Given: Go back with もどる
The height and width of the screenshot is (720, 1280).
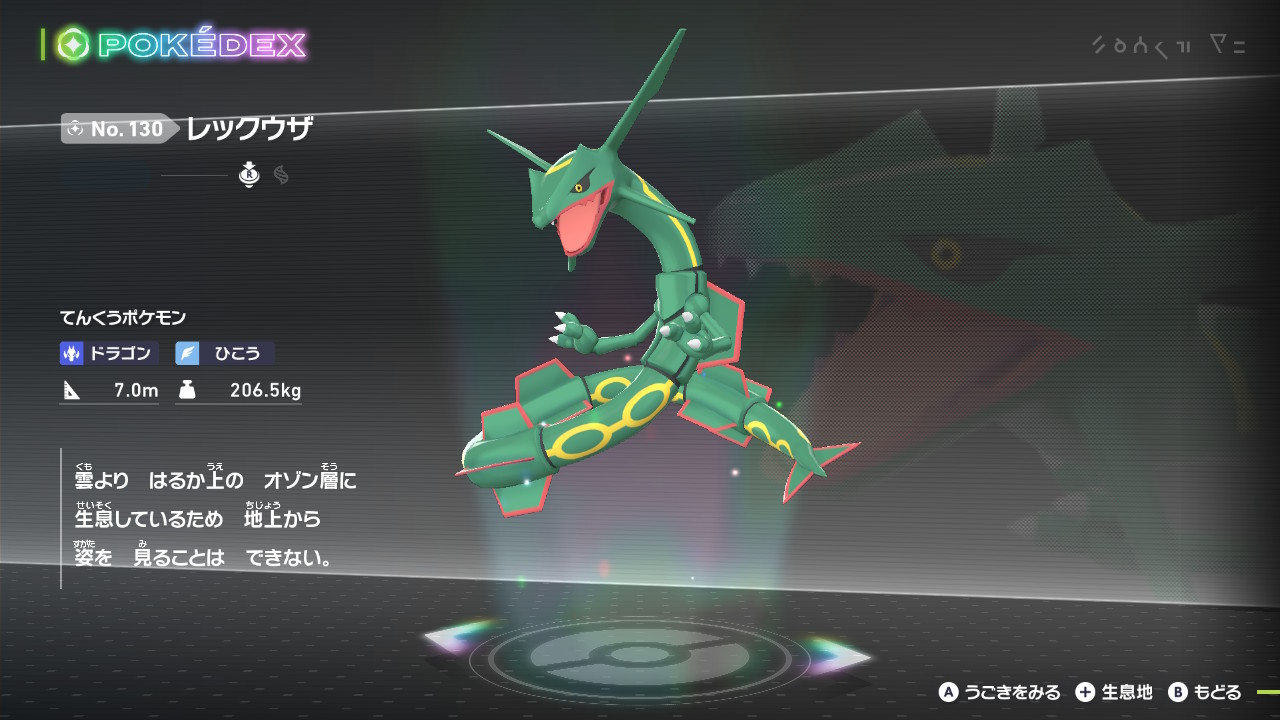Looking at the screenshot, I should [x=1205, y=692].
